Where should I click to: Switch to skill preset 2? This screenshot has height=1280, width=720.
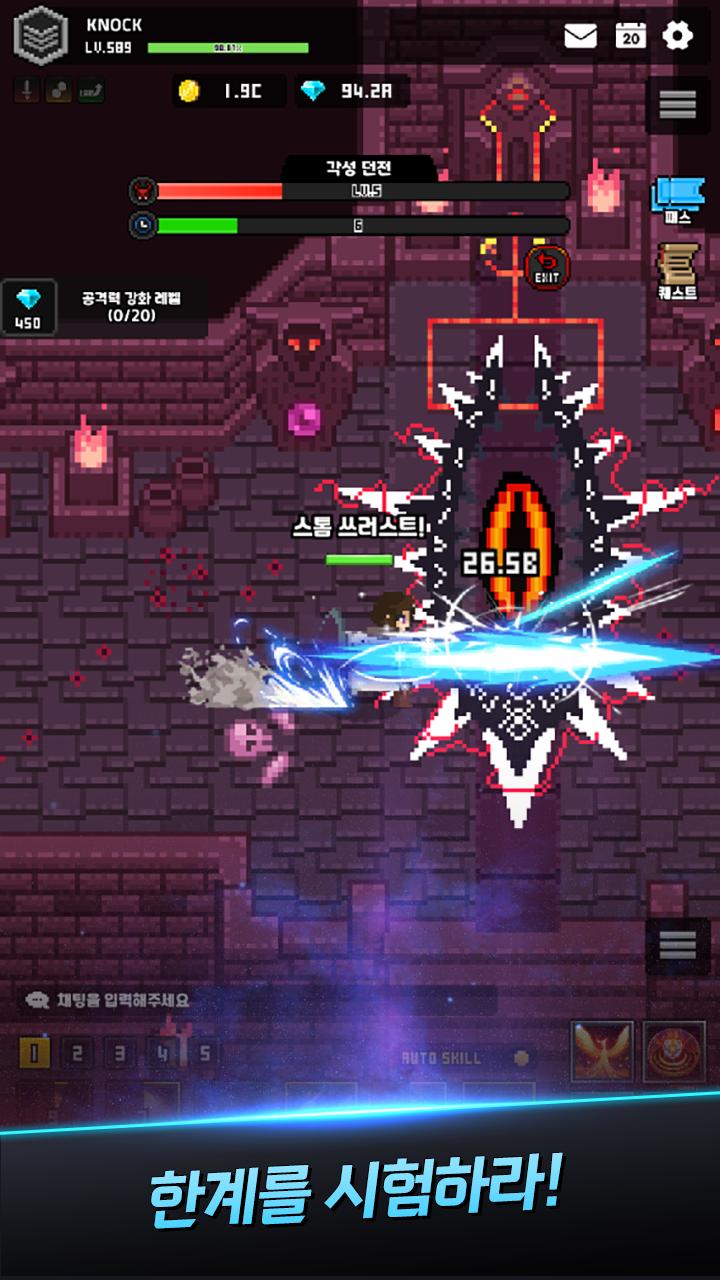pyautogui.click(x=78, y=1053)
